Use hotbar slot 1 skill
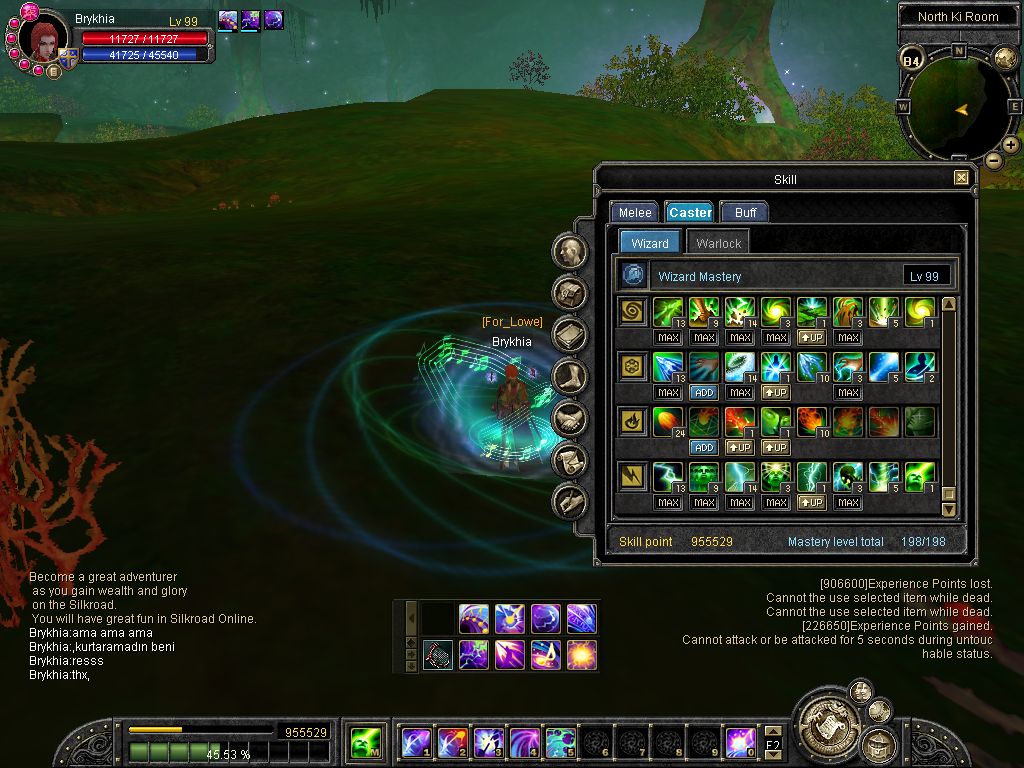Screen dimensions: 1024x768 click(x=416, y=742)
